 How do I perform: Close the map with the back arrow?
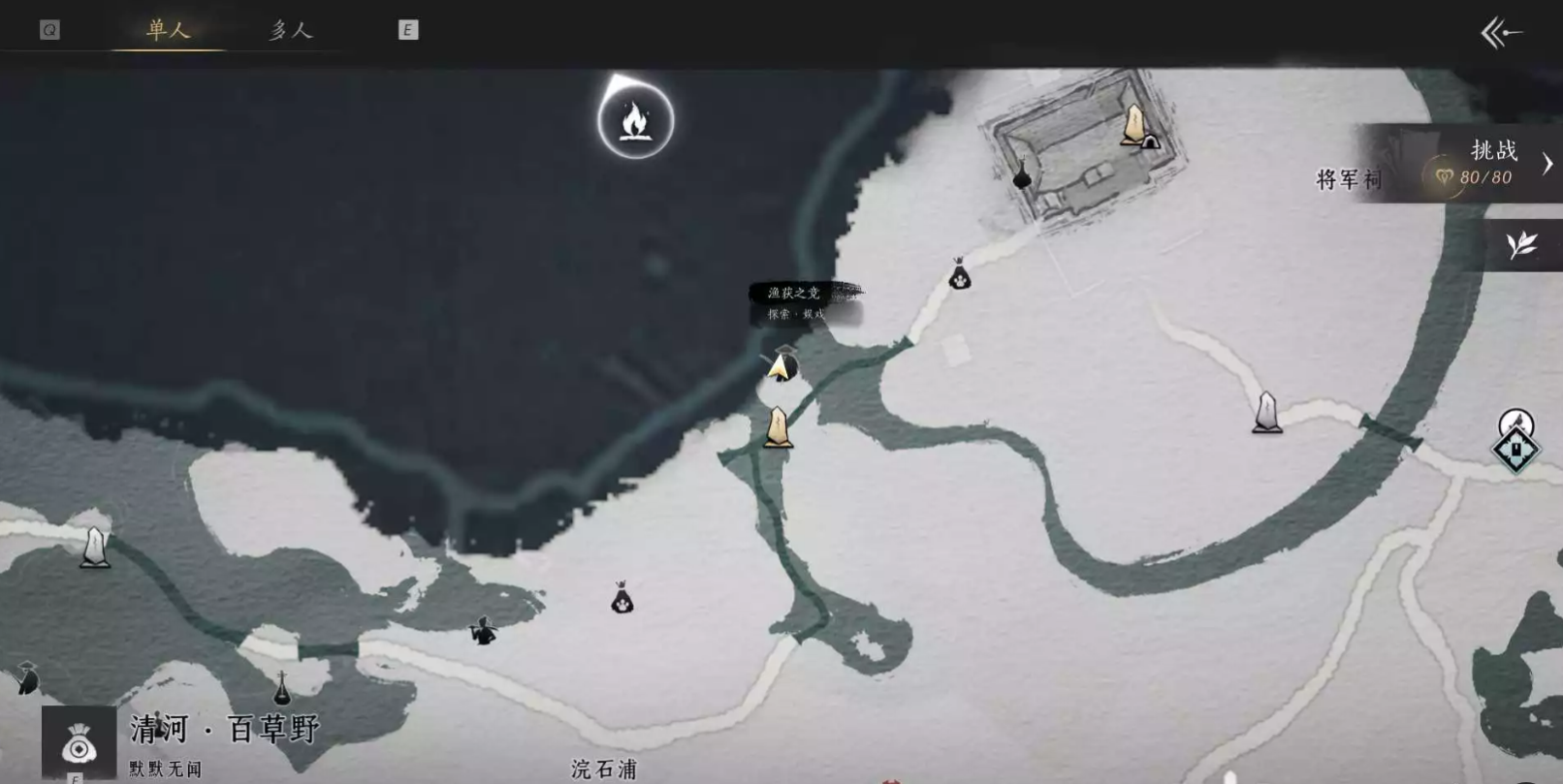(x=1500, y=34)
